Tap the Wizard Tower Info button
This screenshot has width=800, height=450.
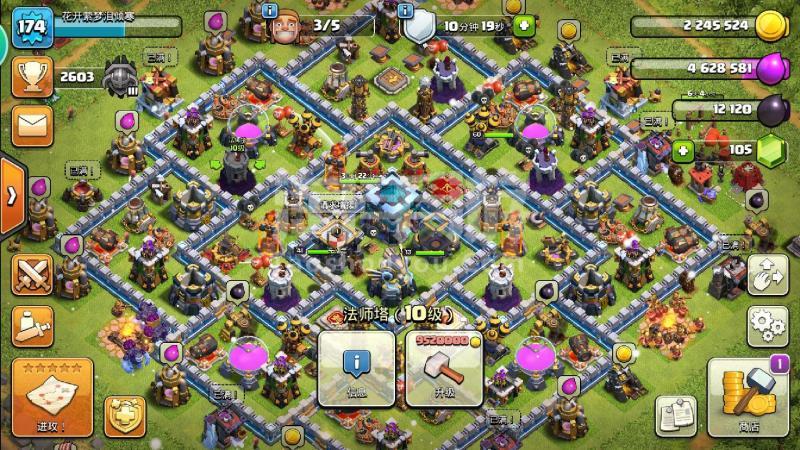tap(356, 367)
